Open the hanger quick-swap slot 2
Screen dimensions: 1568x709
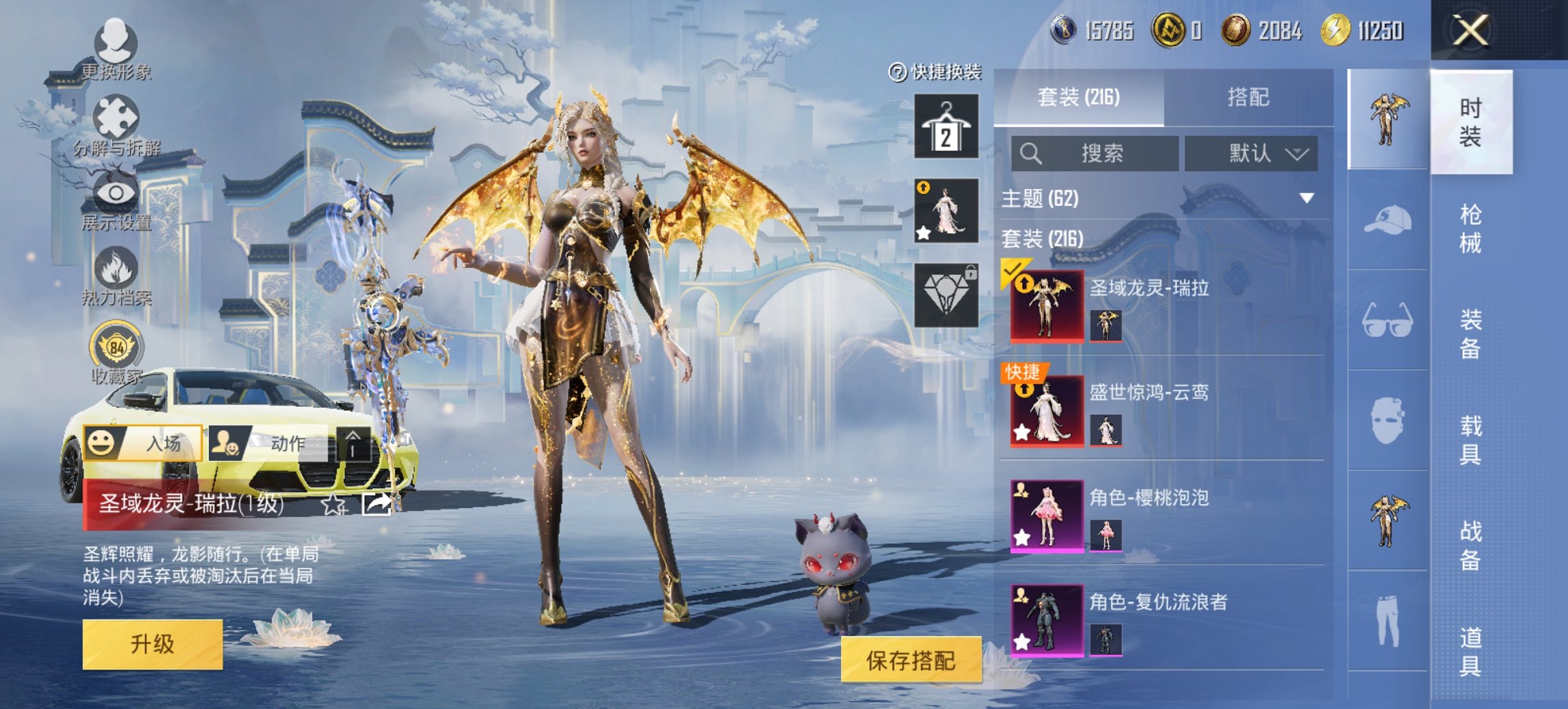[x=946, y=126]
